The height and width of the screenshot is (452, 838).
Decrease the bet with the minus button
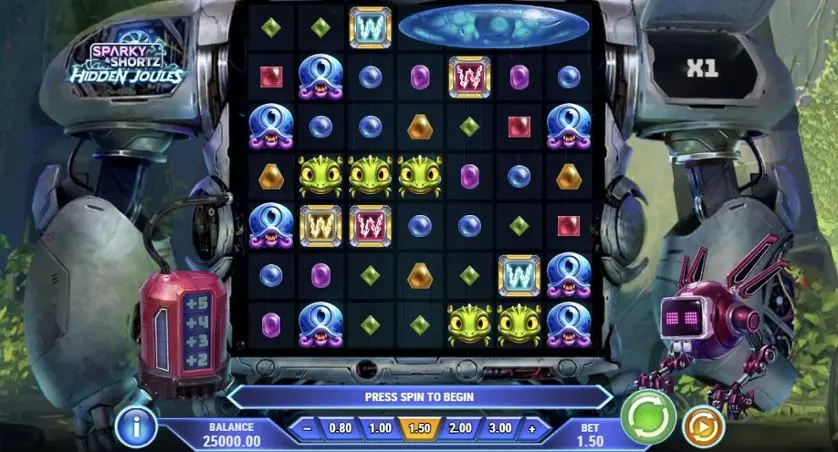click(x=307, y=428)
